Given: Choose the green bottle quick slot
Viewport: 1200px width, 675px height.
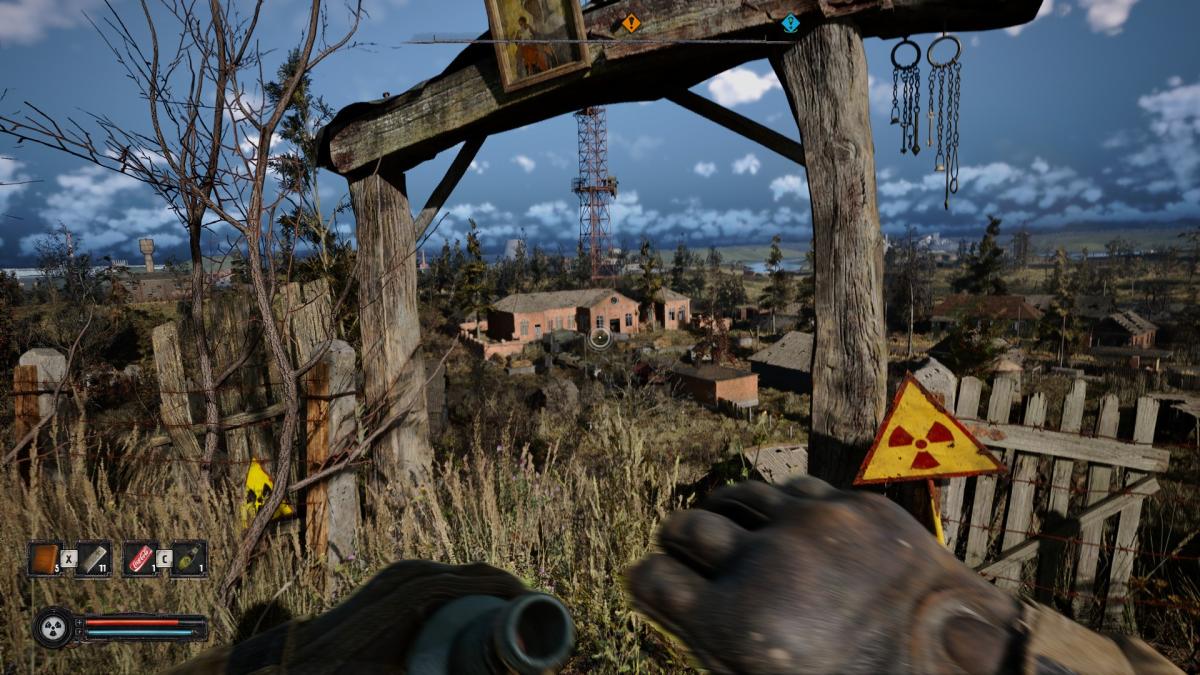Looking at the screenshot, I should click(x=189, y=558).
